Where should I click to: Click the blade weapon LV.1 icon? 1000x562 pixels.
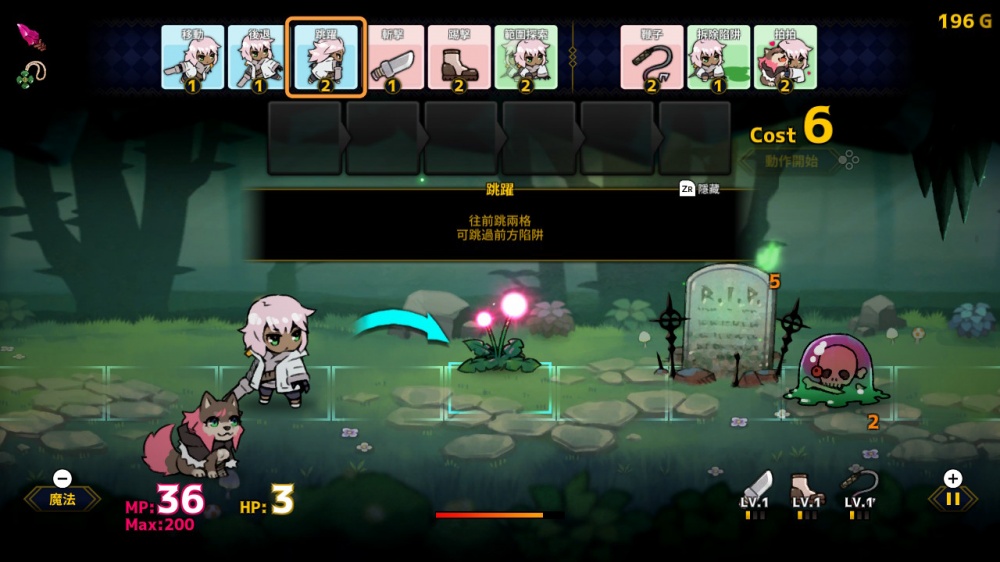pos(756,491)
